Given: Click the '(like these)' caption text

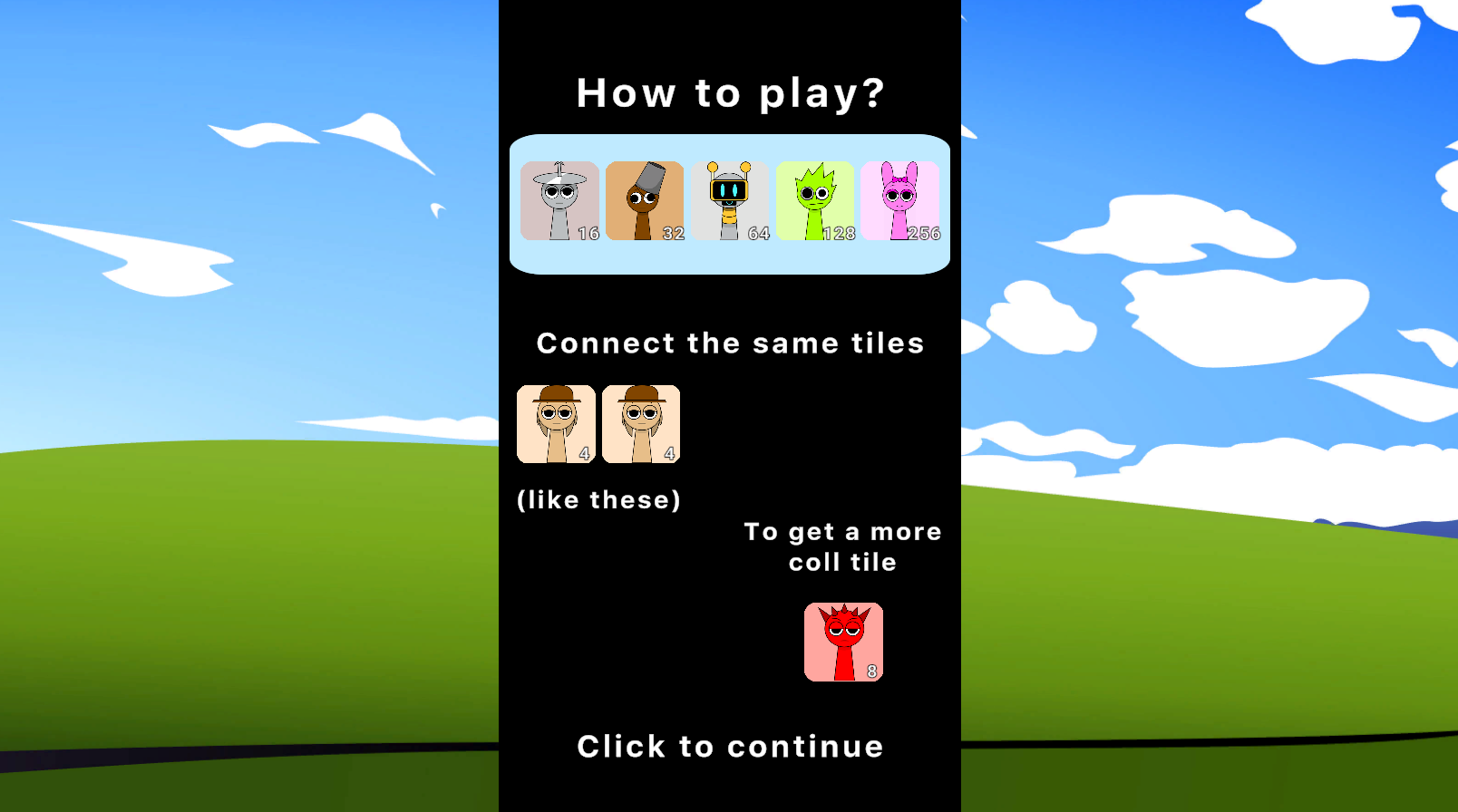Looking at the screenshot, I should (598, 499).
